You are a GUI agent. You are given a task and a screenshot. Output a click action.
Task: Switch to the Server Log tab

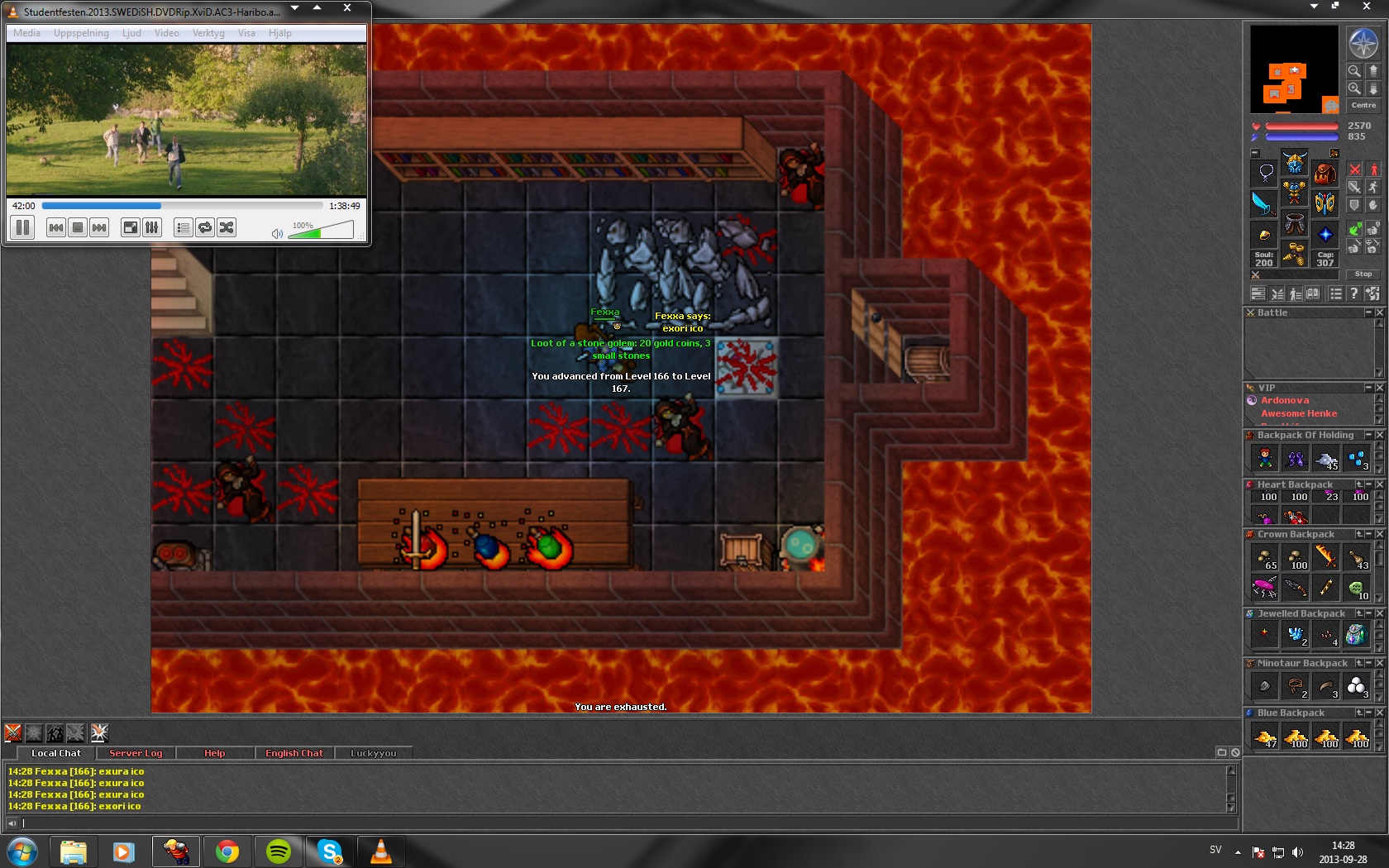point(136,753)
